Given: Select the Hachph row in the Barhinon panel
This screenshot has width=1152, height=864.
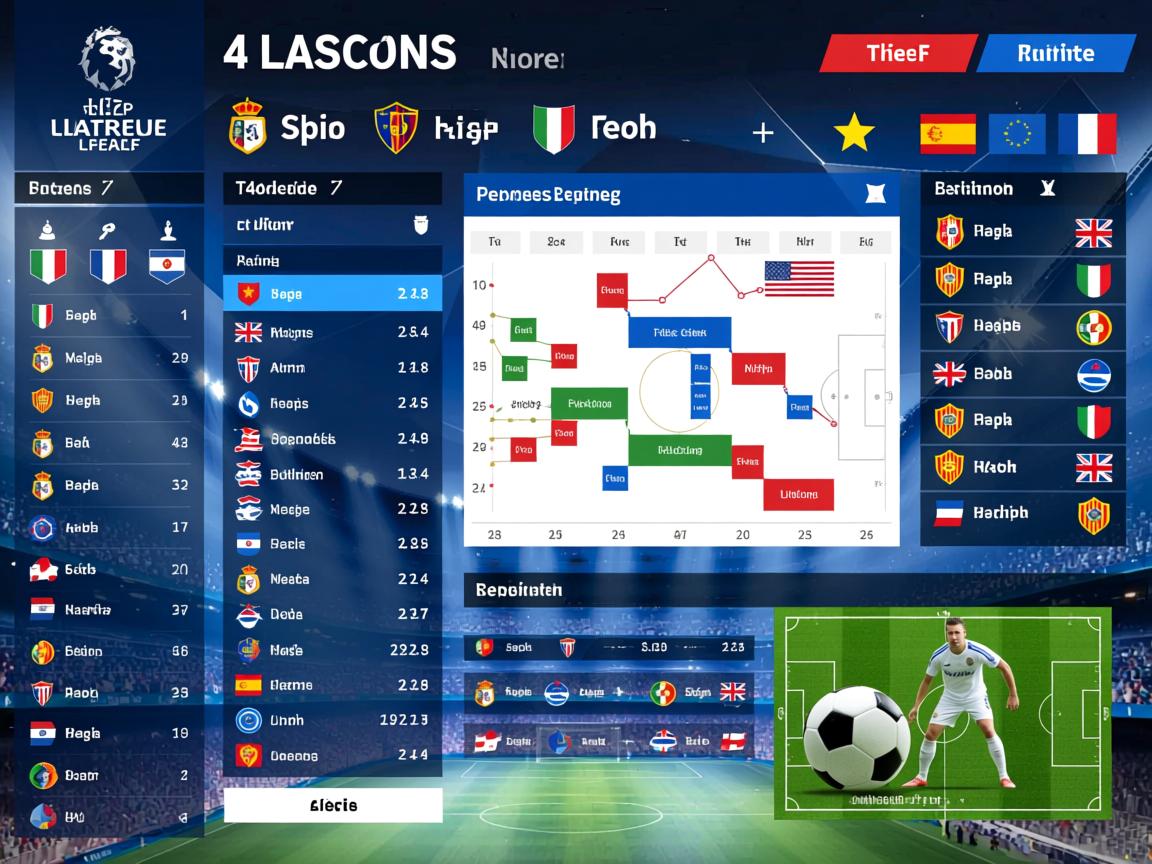Looking at the screenshot, I should [x=1022, y=513].
